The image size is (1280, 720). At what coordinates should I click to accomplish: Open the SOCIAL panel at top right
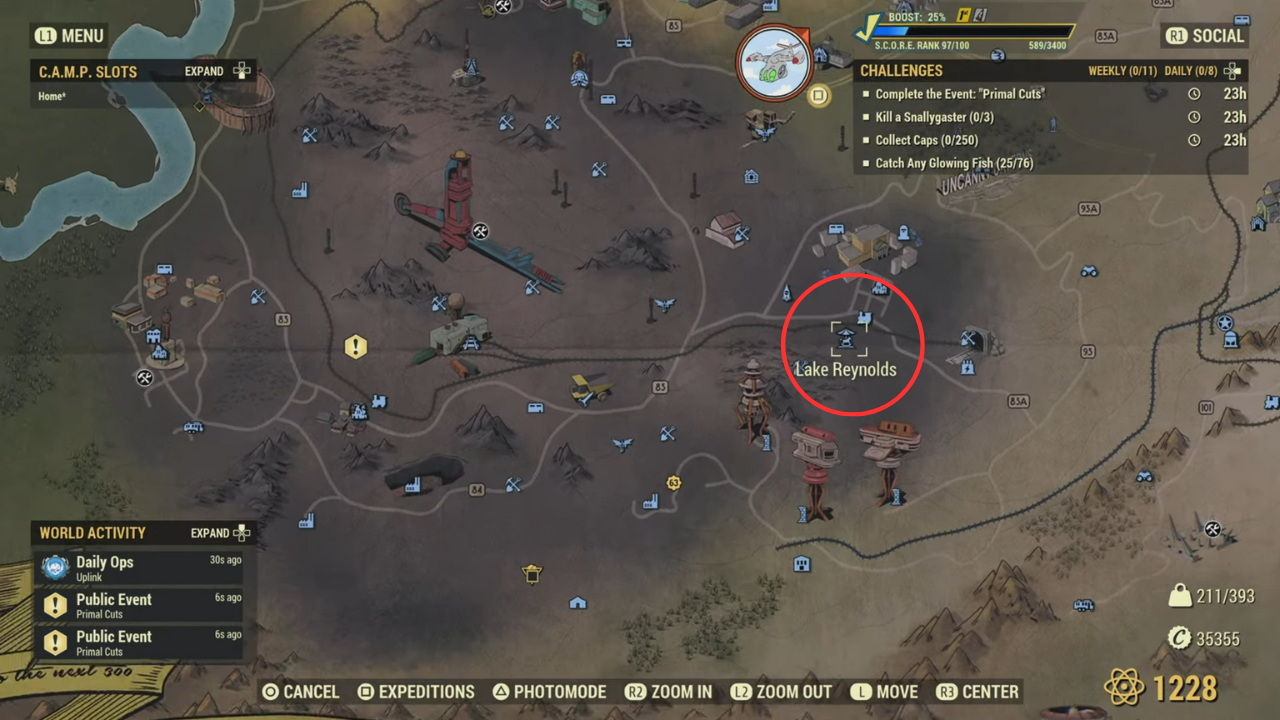tap(1205, 35)
